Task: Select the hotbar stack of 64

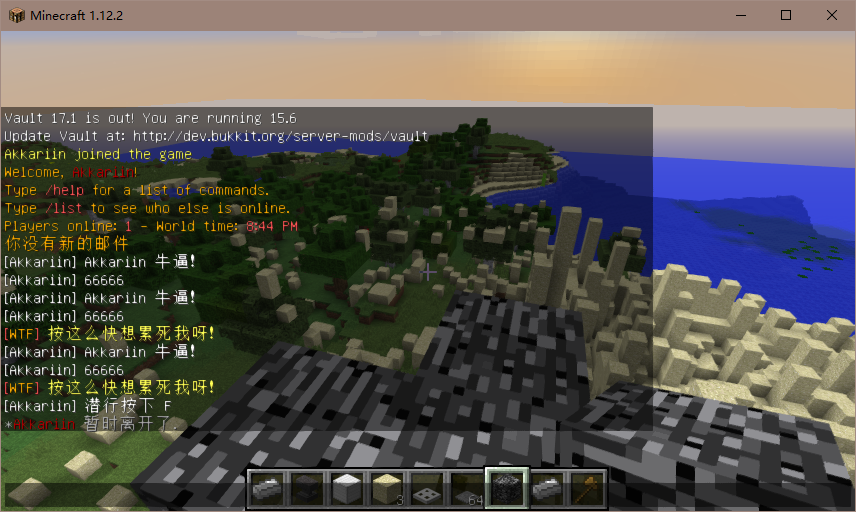Action: pos(467,488)
